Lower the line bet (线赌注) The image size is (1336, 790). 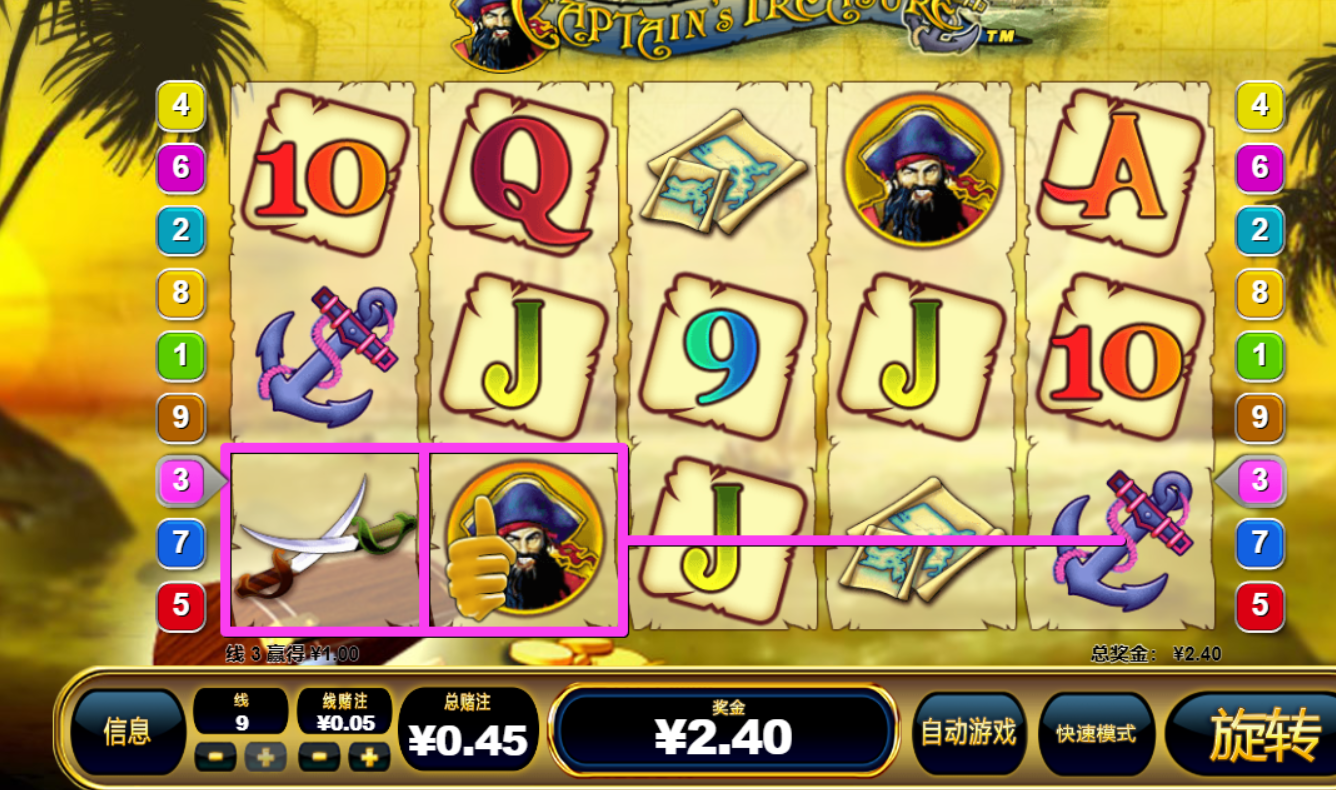pyautogui.click(x=318, y=757)
